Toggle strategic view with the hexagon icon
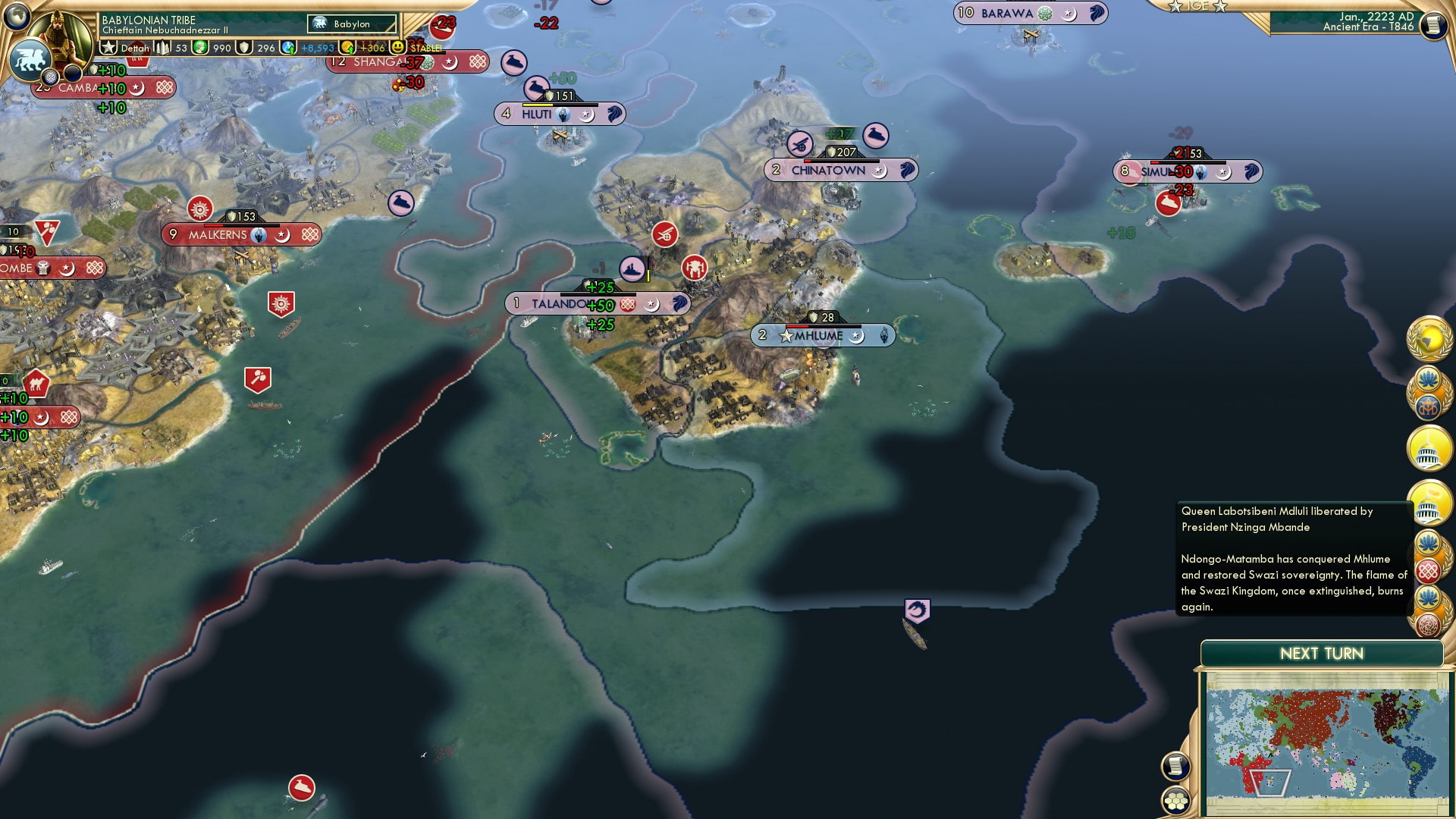 click(1175, 800)
